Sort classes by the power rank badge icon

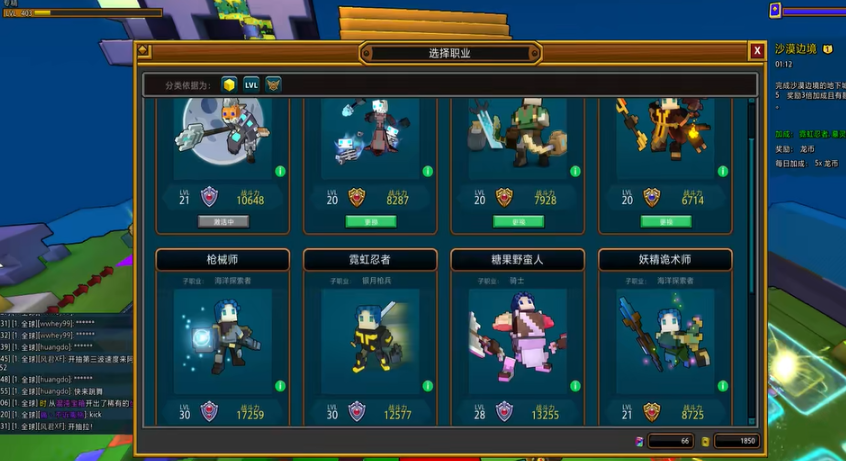coord(273,85)
